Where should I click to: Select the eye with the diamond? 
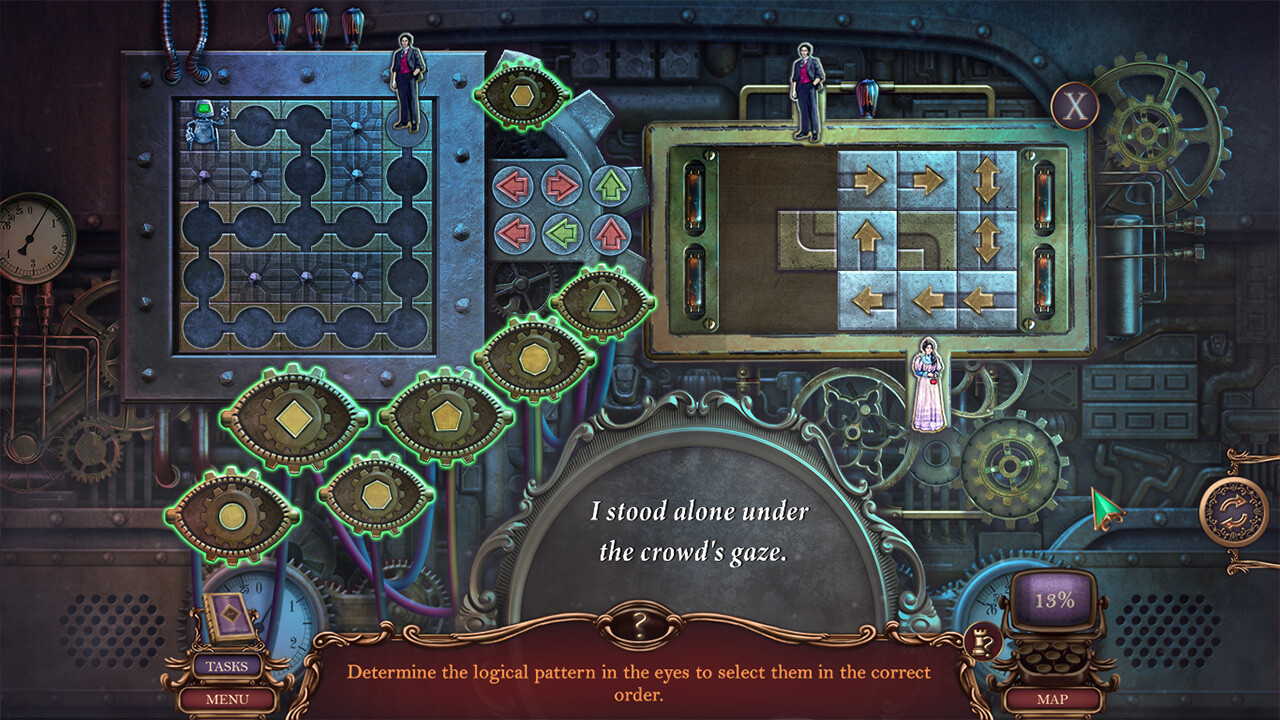(293, 417)
